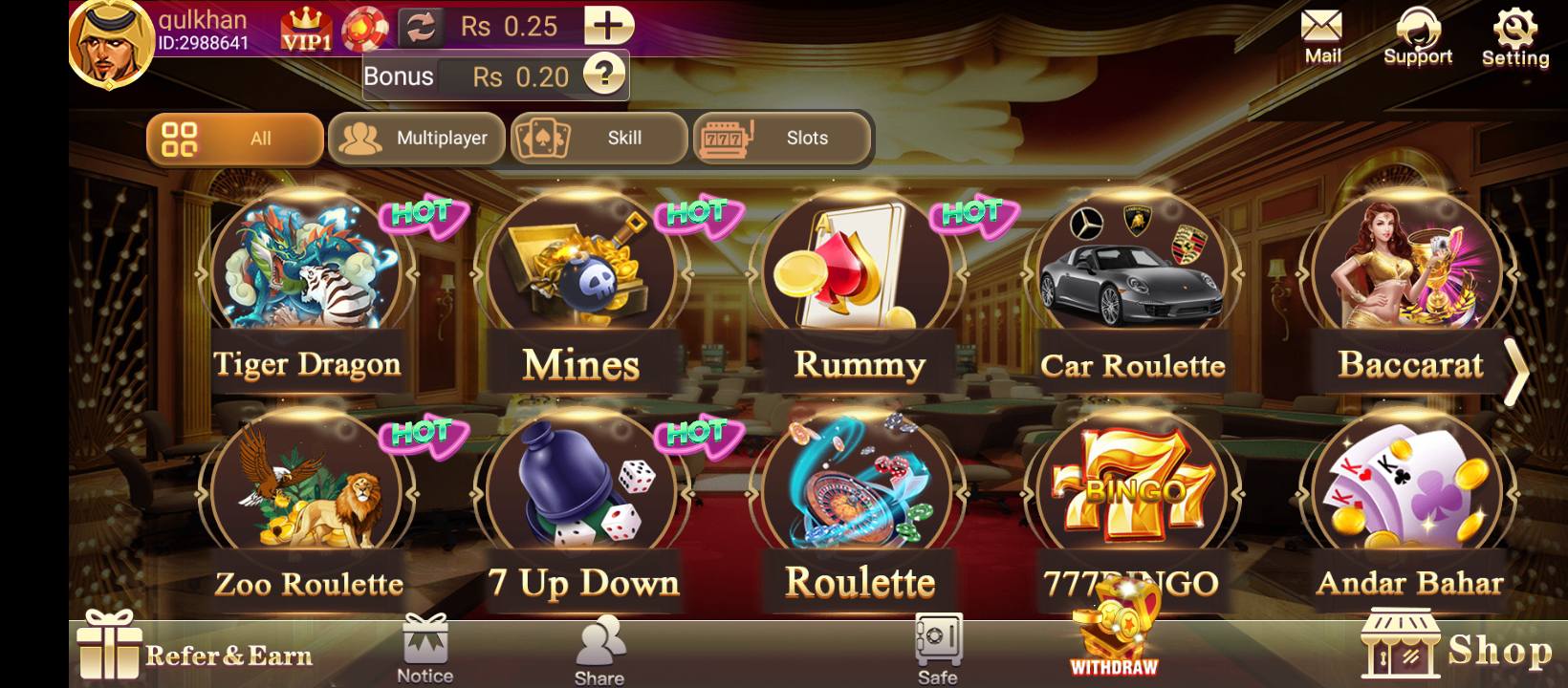Show the Slots category

[x=782, y=139]
